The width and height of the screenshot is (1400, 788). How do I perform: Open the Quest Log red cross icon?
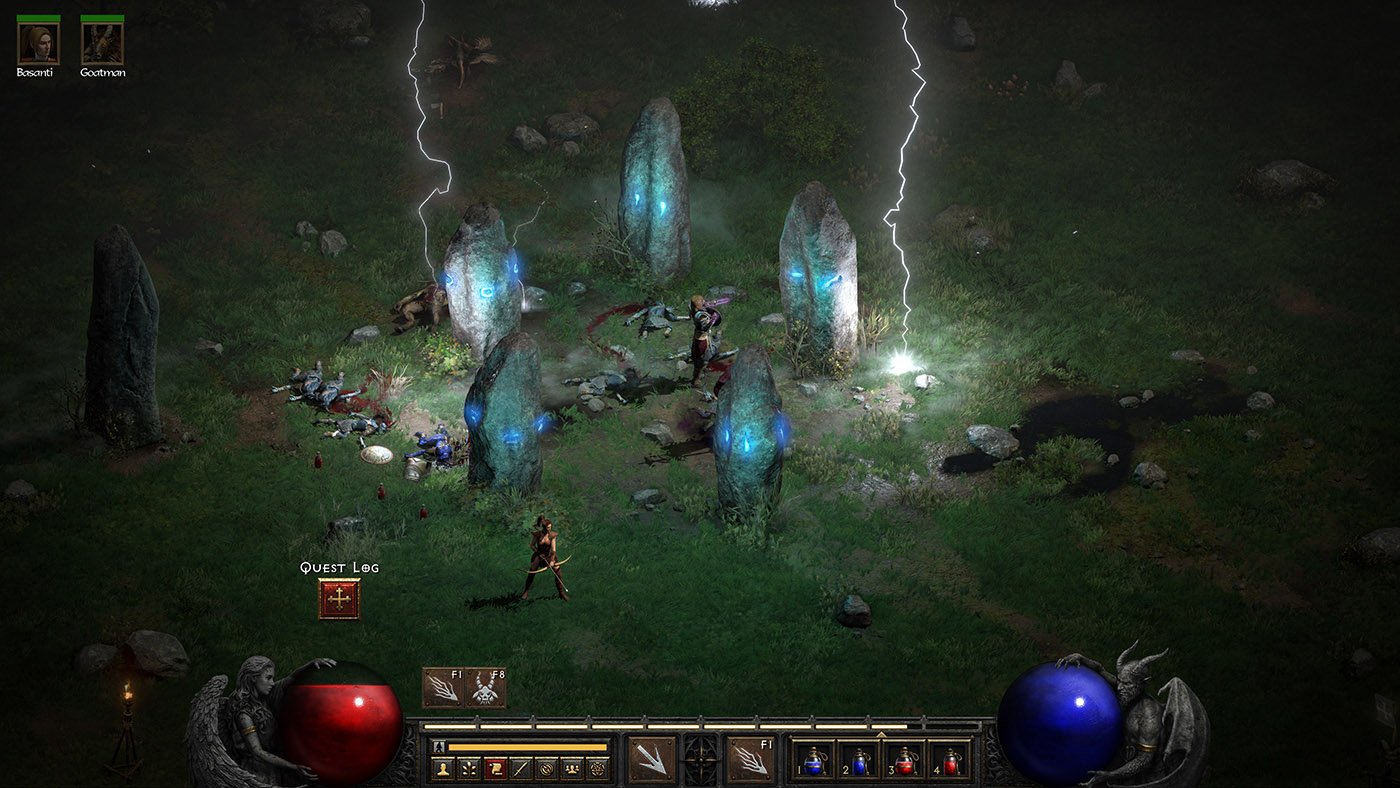coord(339,599)
